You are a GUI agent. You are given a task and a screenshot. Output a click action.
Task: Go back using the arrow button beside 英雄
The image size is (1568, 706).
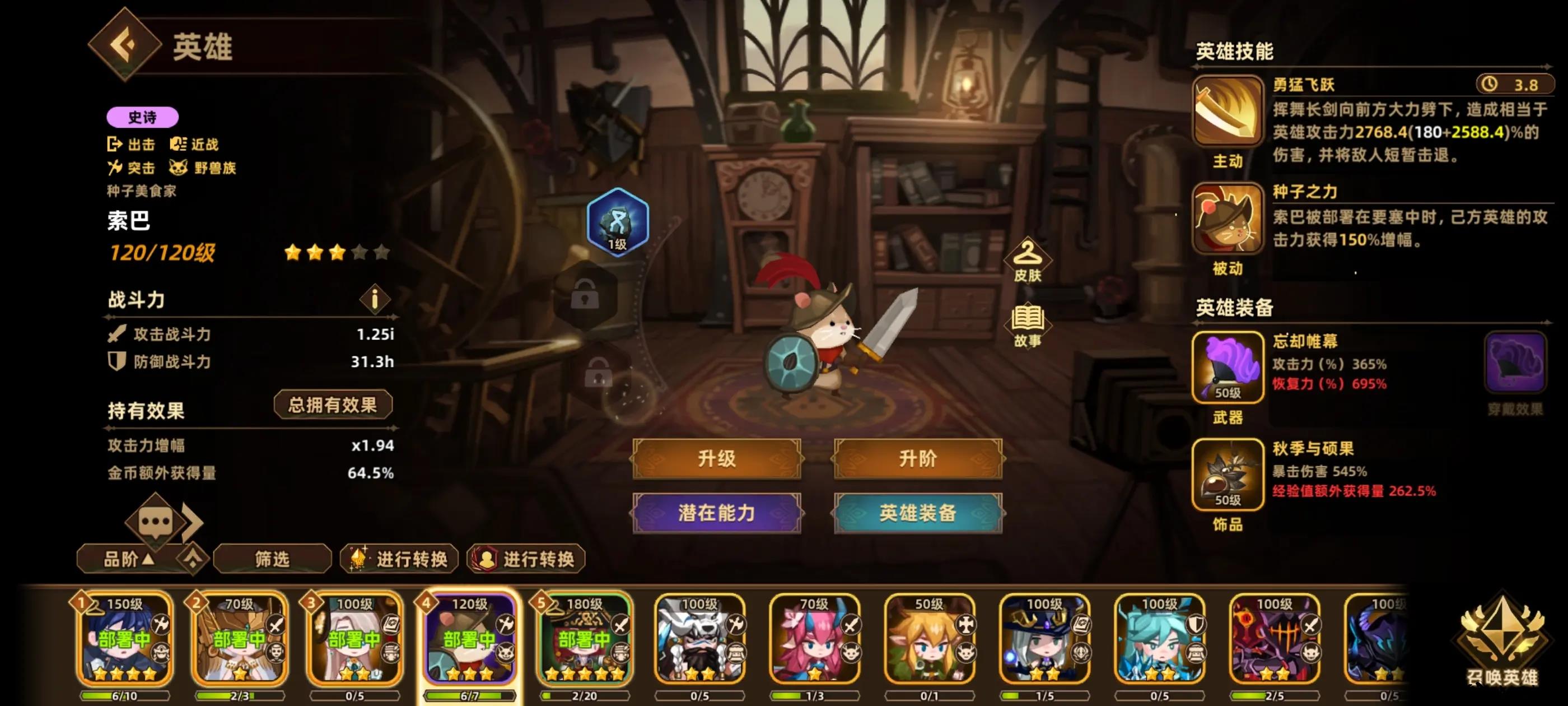125,44
